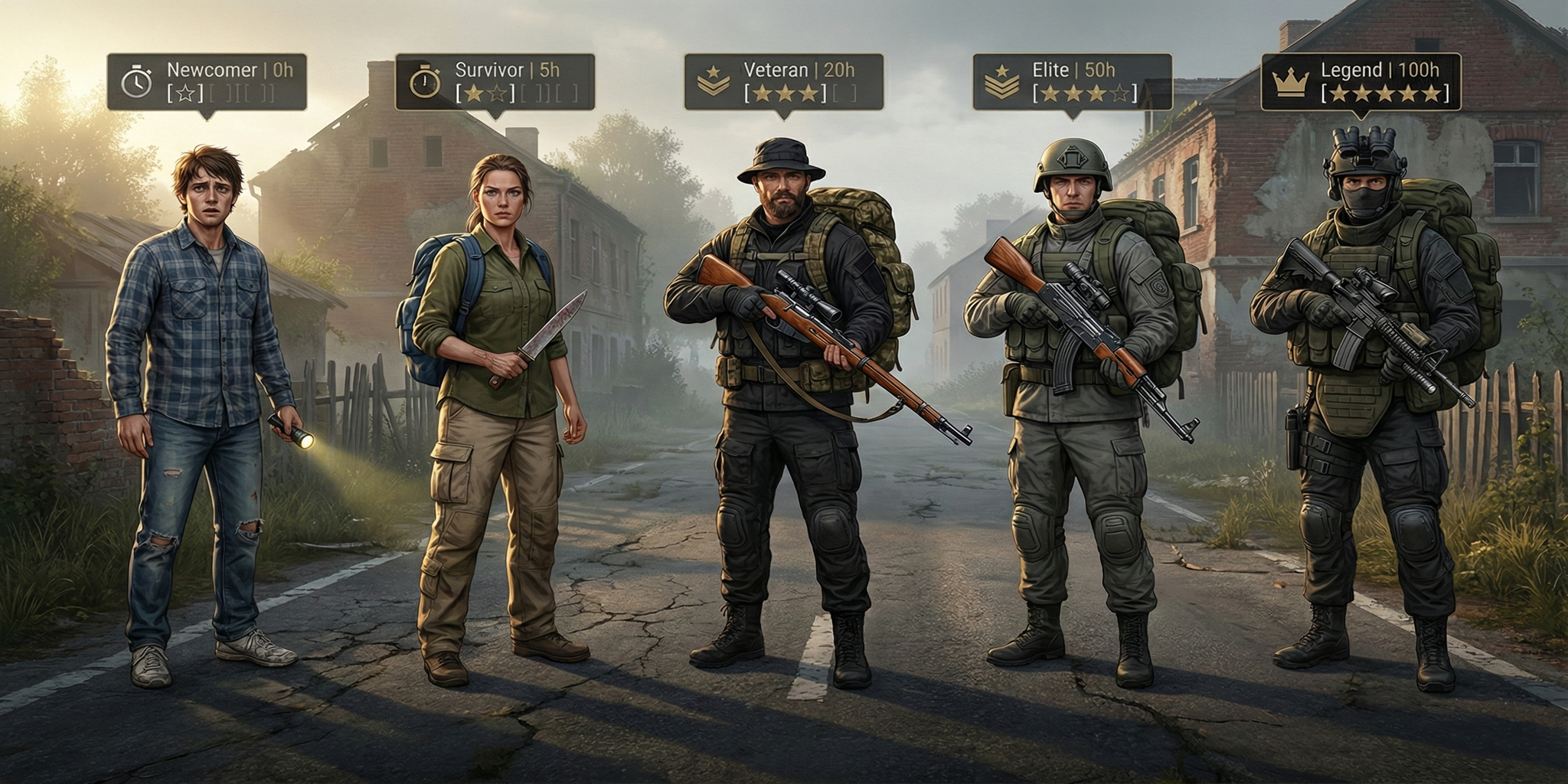Screen dimensions: 1568x784
Task: Select the Newcomer 0h rank label
Action: coord(207,81)
